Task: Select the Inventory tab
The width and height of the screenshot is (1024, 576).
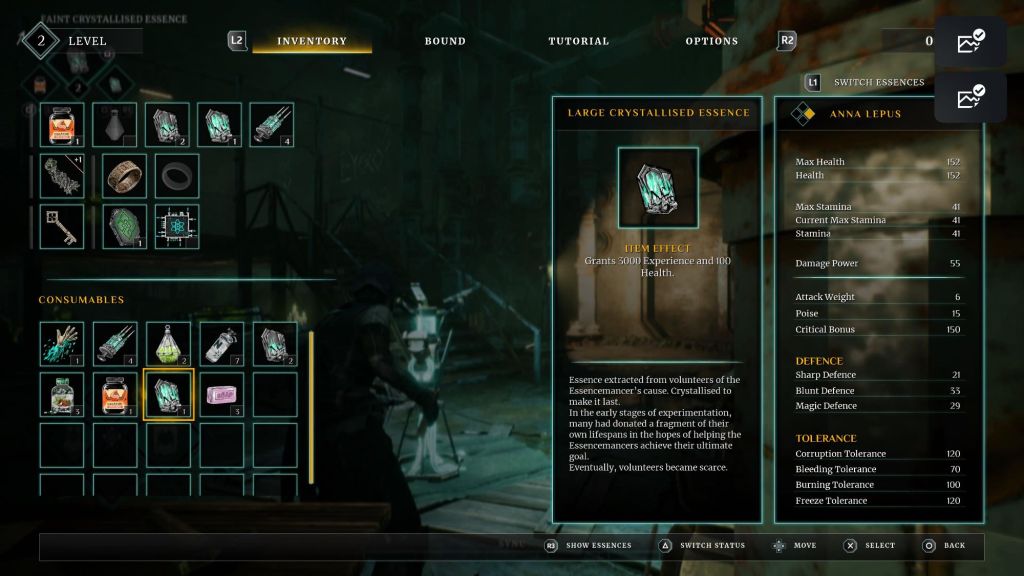Action: tap(312, 41)
